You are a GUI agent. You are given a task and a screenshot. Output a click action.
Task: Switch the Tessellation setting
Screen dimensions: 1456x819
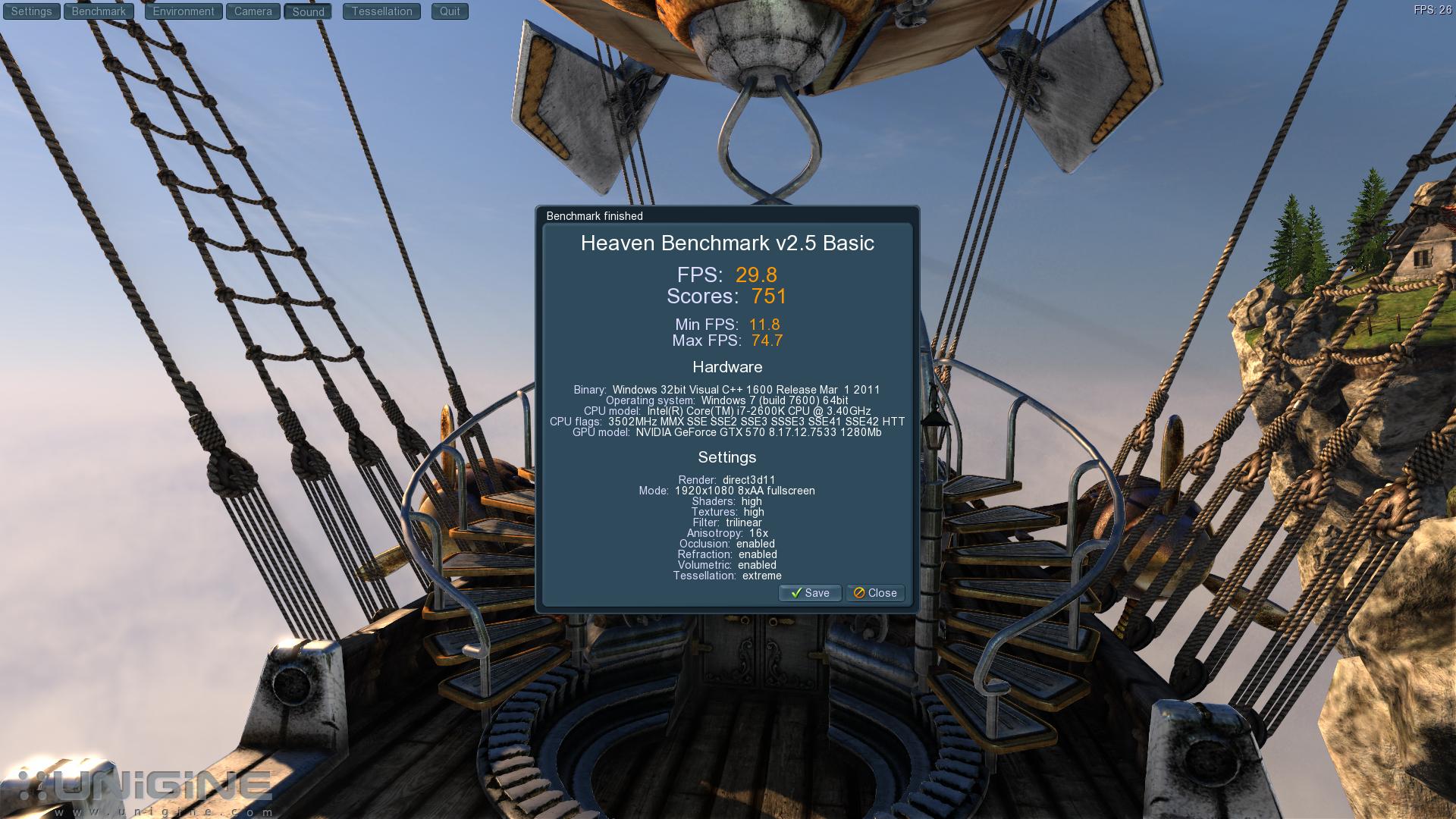[381, 11]
